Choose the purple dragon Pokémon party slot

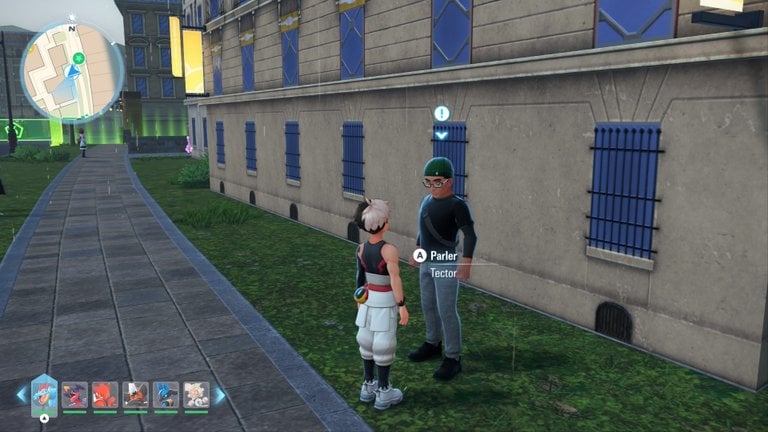[74, 395]
